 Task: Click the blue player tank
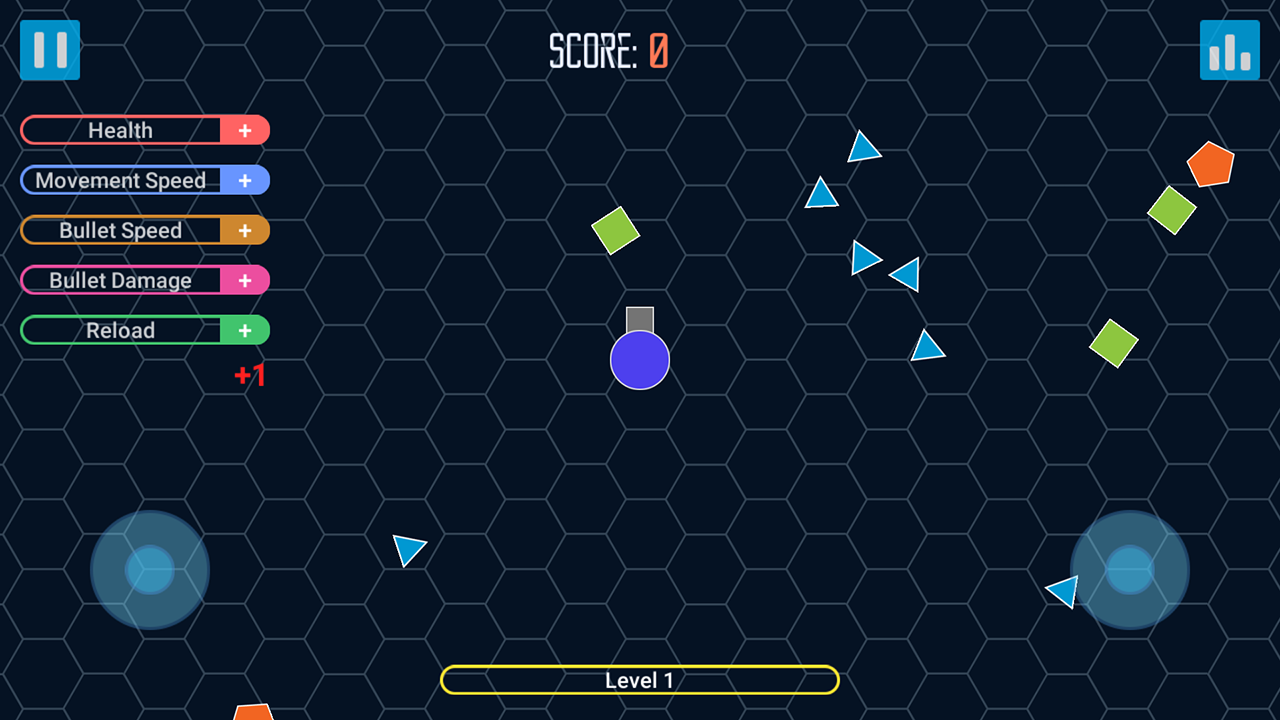(x=639, y=358)
